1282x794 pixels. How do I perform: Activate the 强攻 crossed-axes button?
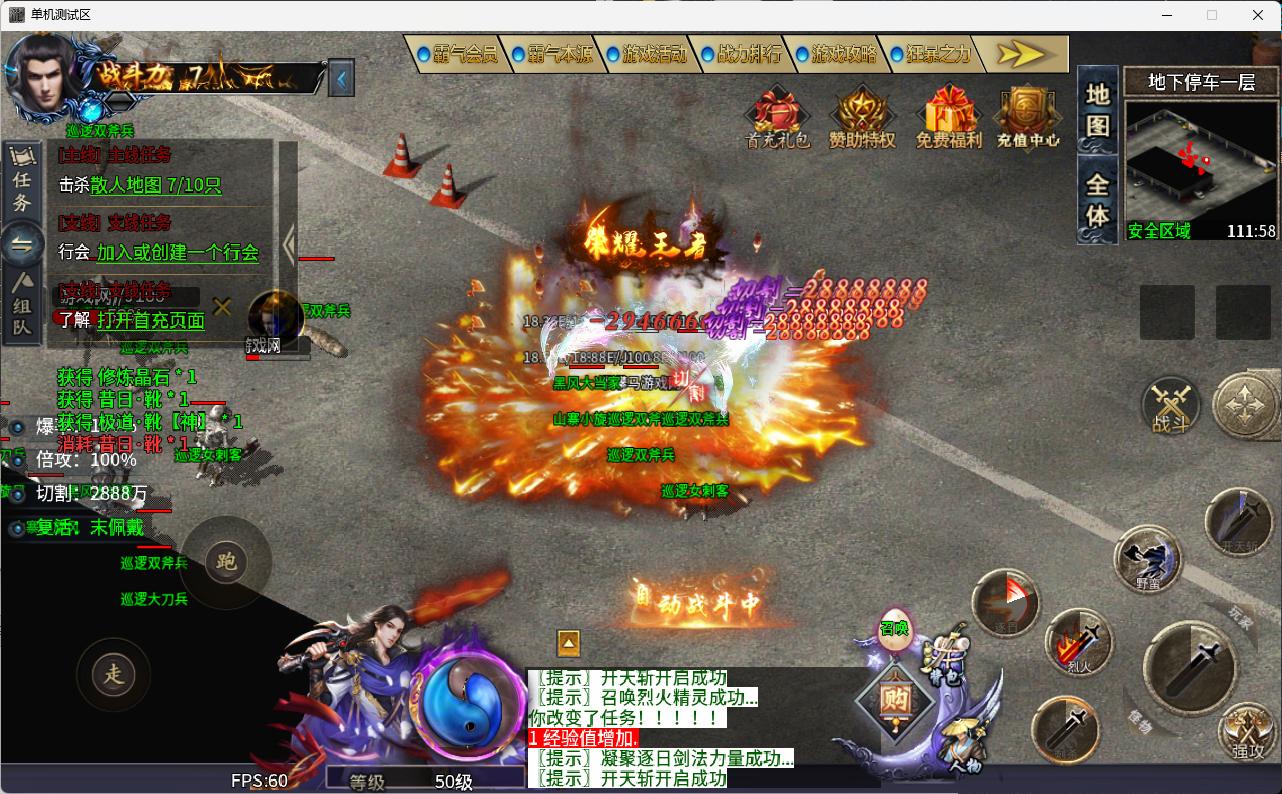click(1247, 732)
